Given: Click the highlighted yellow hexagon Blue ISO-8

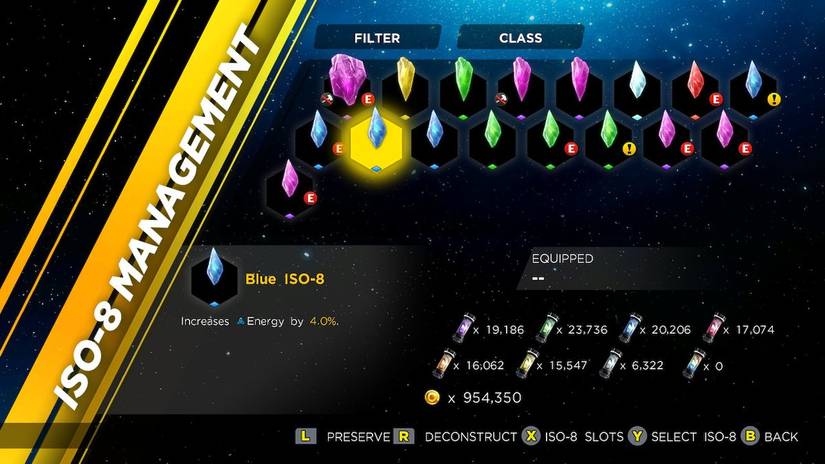Looking at the screenshot, I should coord(376,137).
